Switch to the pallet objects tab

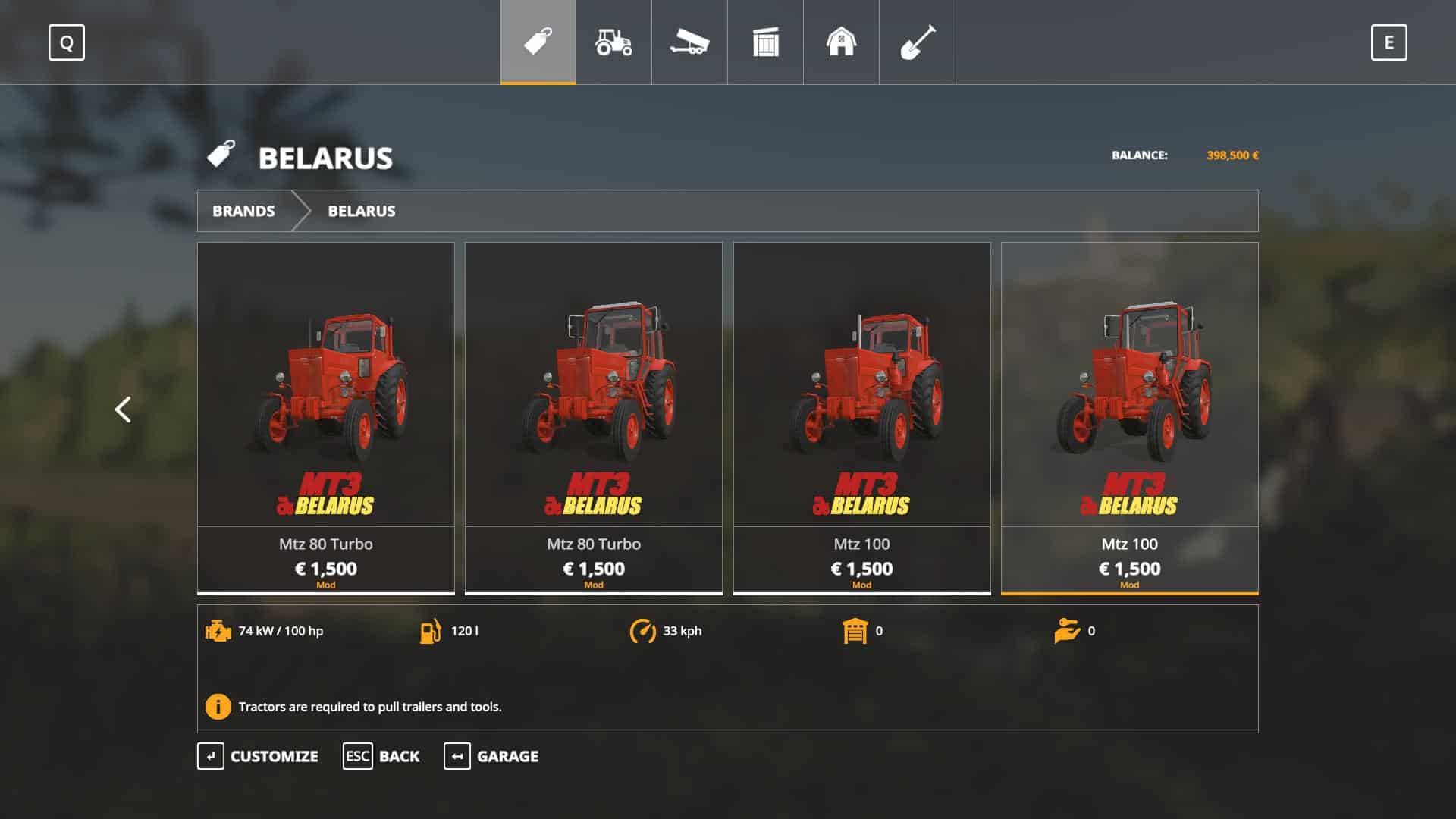(x=765, y=42)
